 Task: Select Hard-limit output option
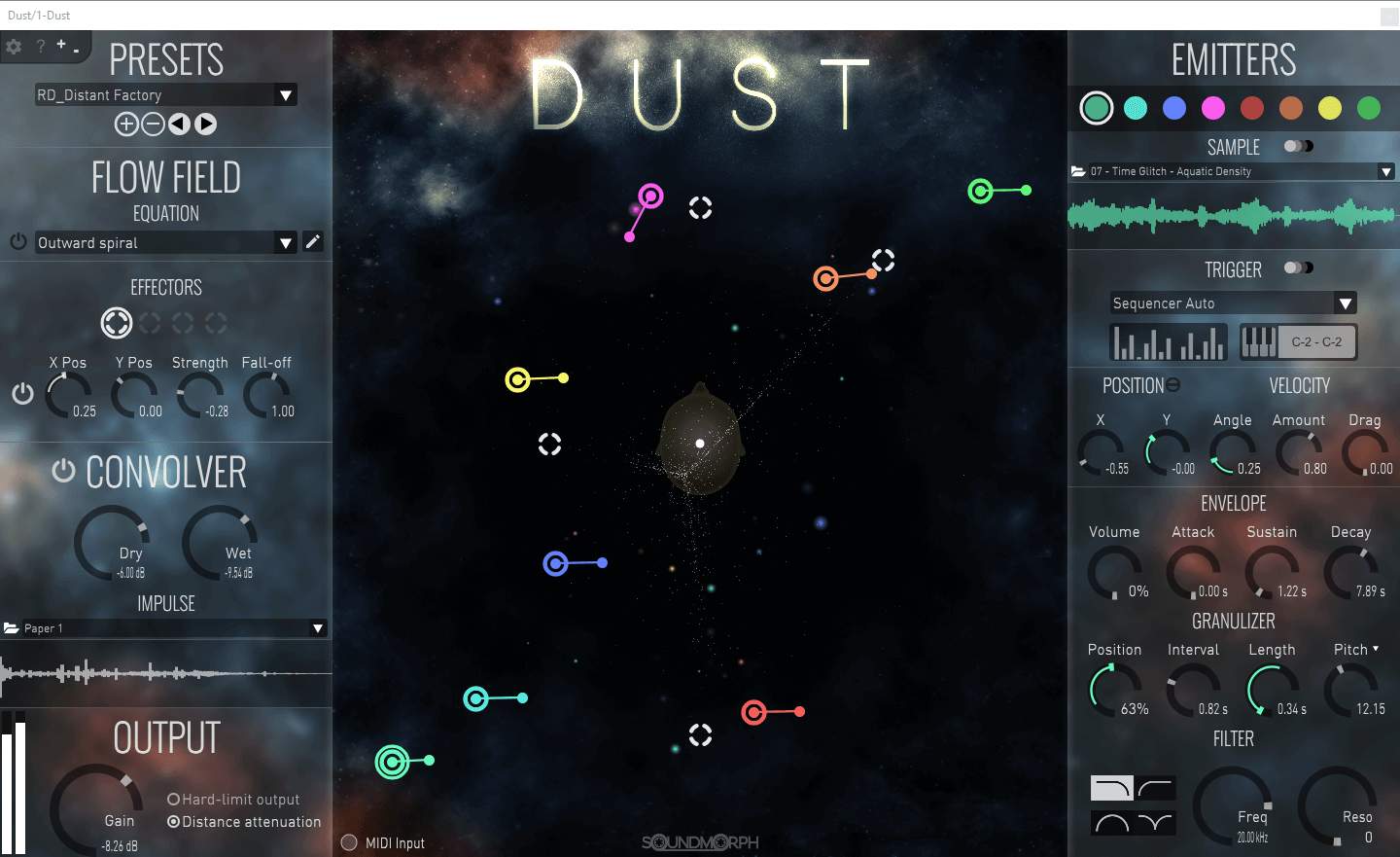[x=174, y=800]
